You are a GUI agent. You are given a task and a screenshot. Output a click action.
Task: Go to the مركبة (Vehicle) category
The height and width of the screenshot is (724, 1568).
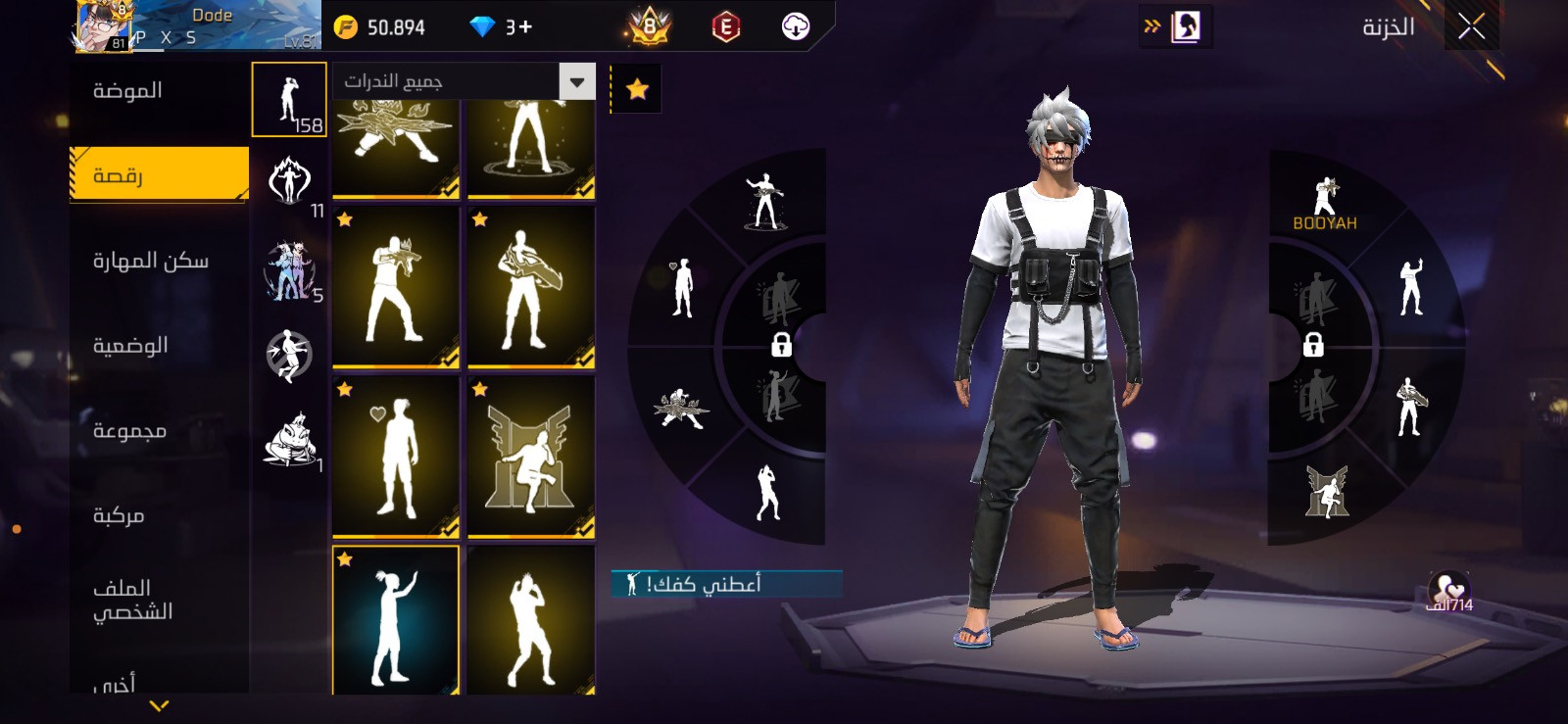(x=119, y=515)
